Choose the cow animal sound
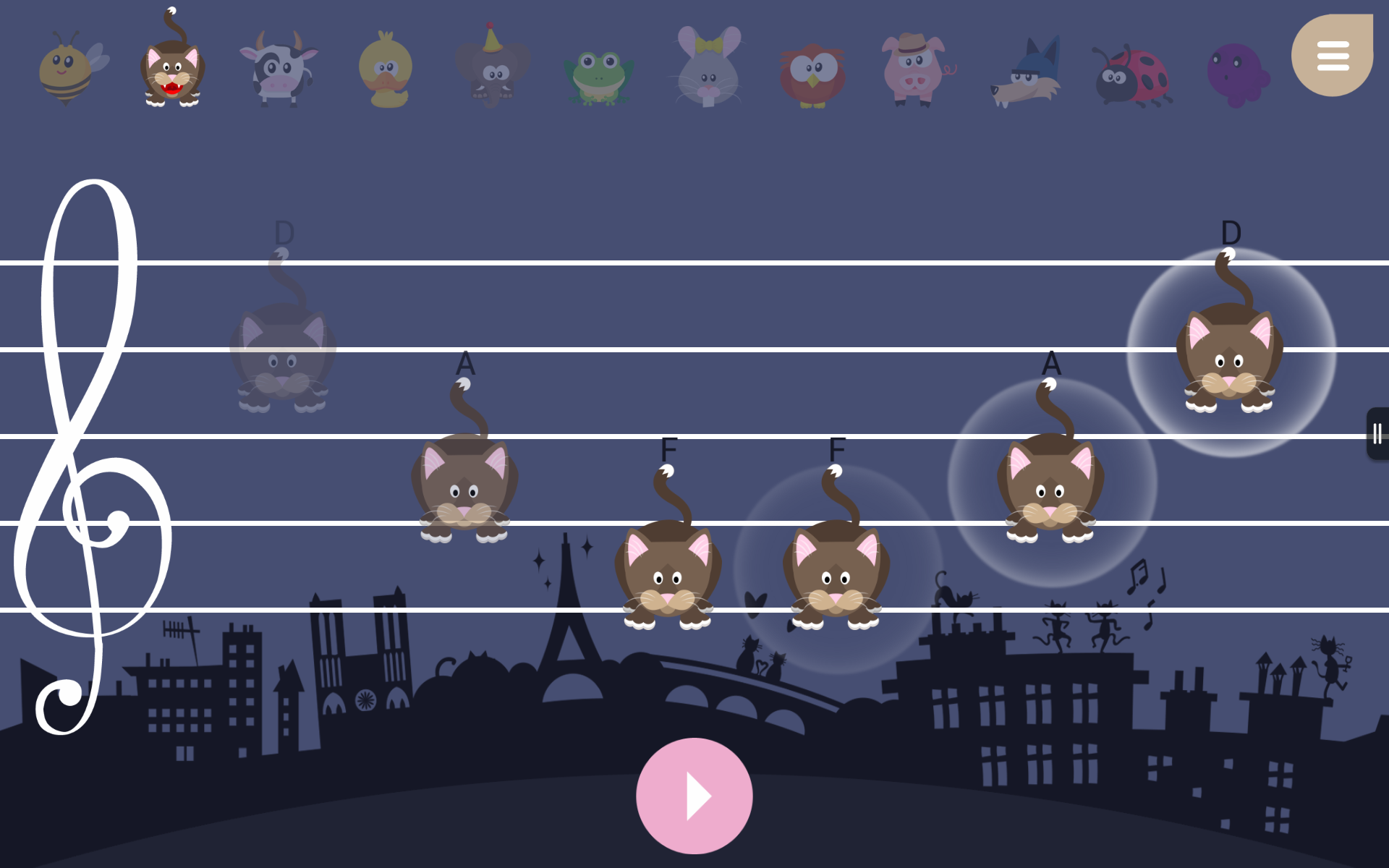 pyautogui.click(x=281, y=69)
